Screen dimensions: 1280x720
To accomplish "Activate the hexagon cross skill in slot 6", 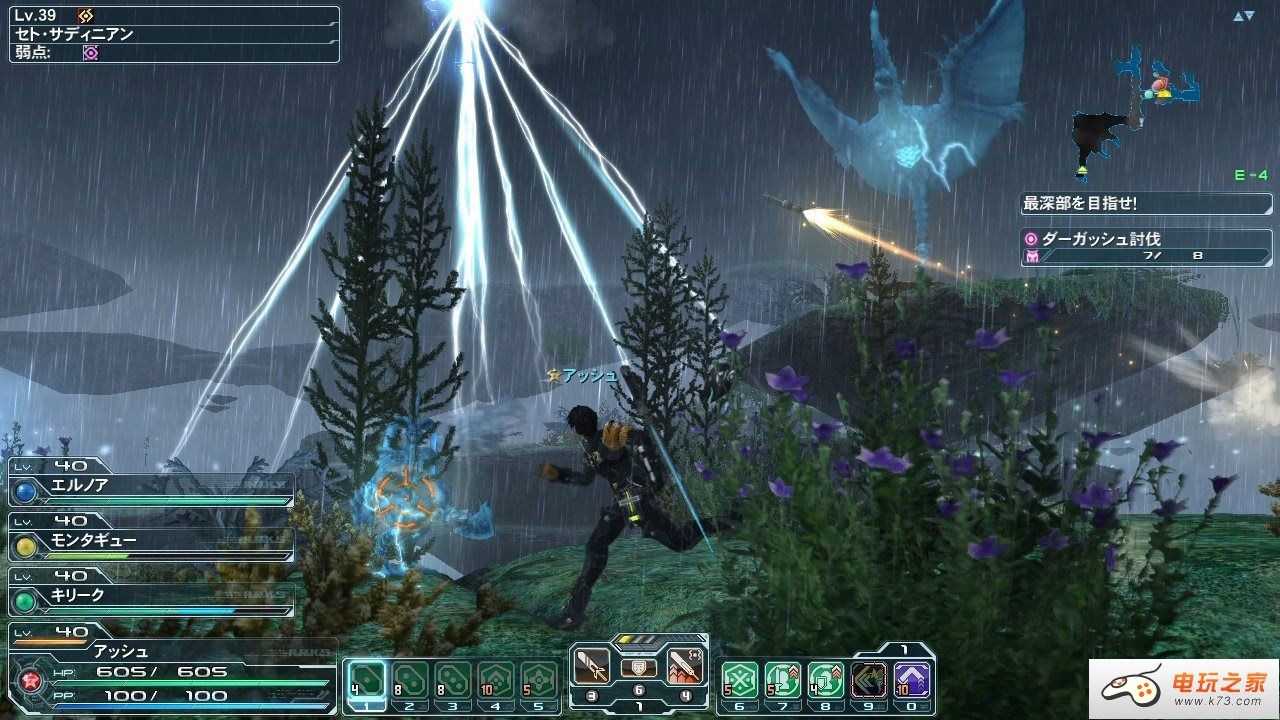I will (741, 680).
